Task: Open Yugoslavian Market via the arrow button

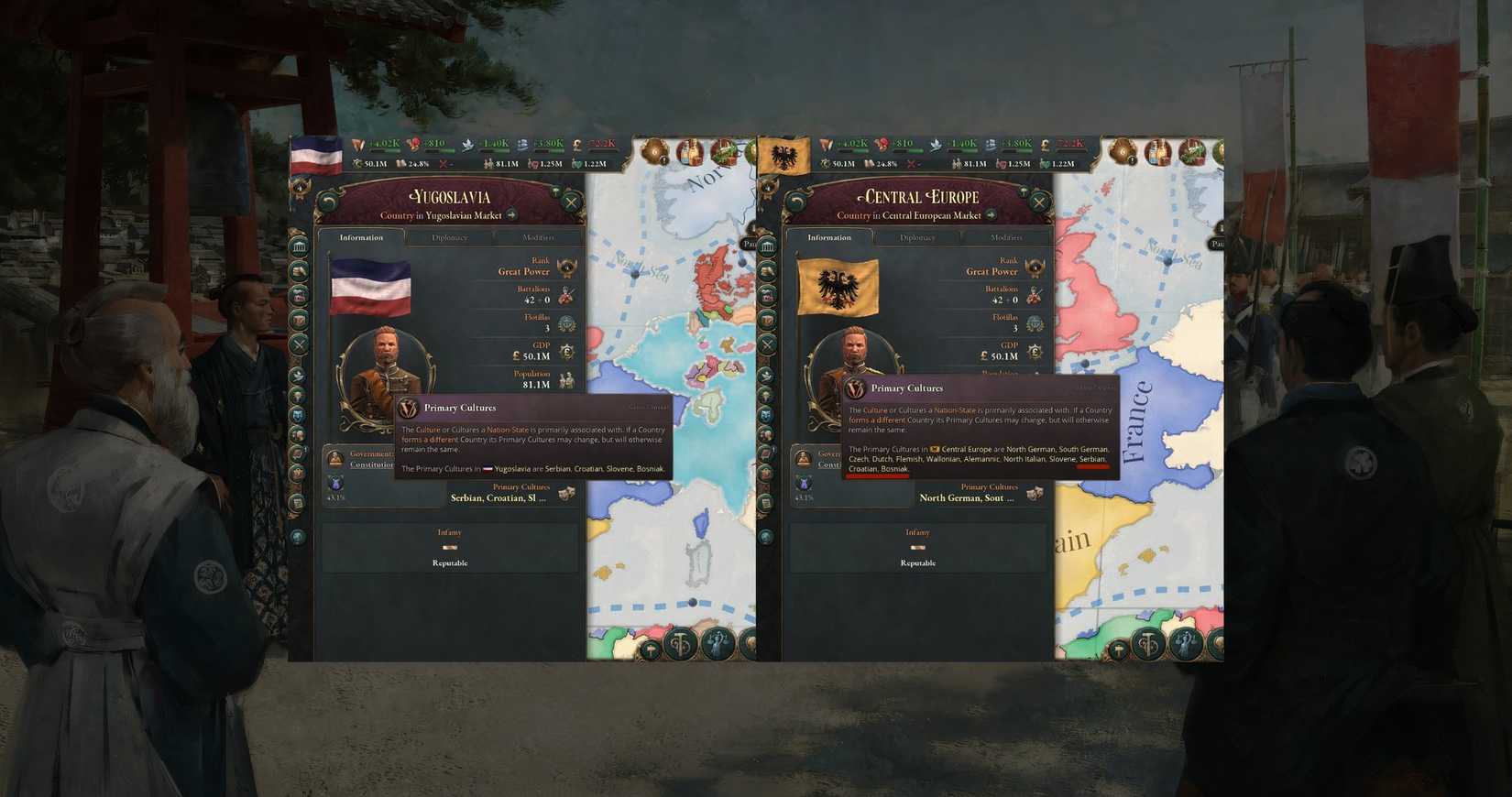Action: pos(509,214)
